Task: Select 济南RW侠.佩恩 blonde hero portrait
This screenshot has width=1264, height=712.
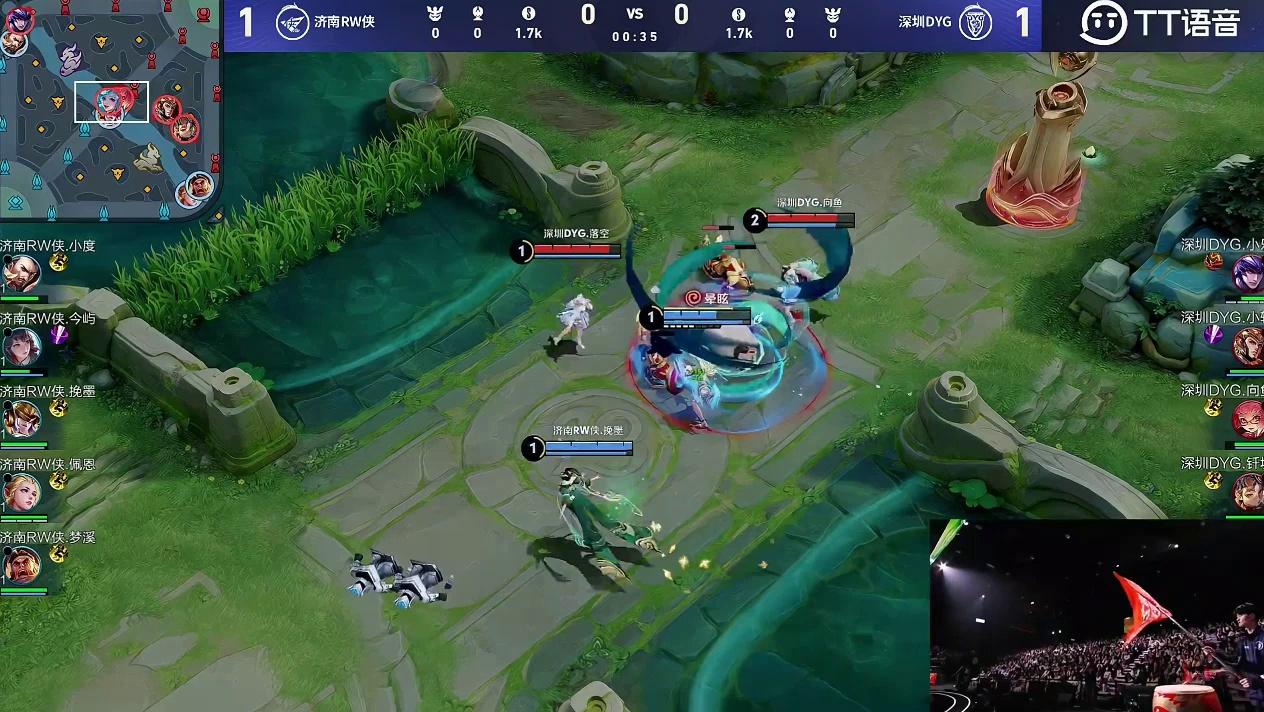Action: [21, 492]
